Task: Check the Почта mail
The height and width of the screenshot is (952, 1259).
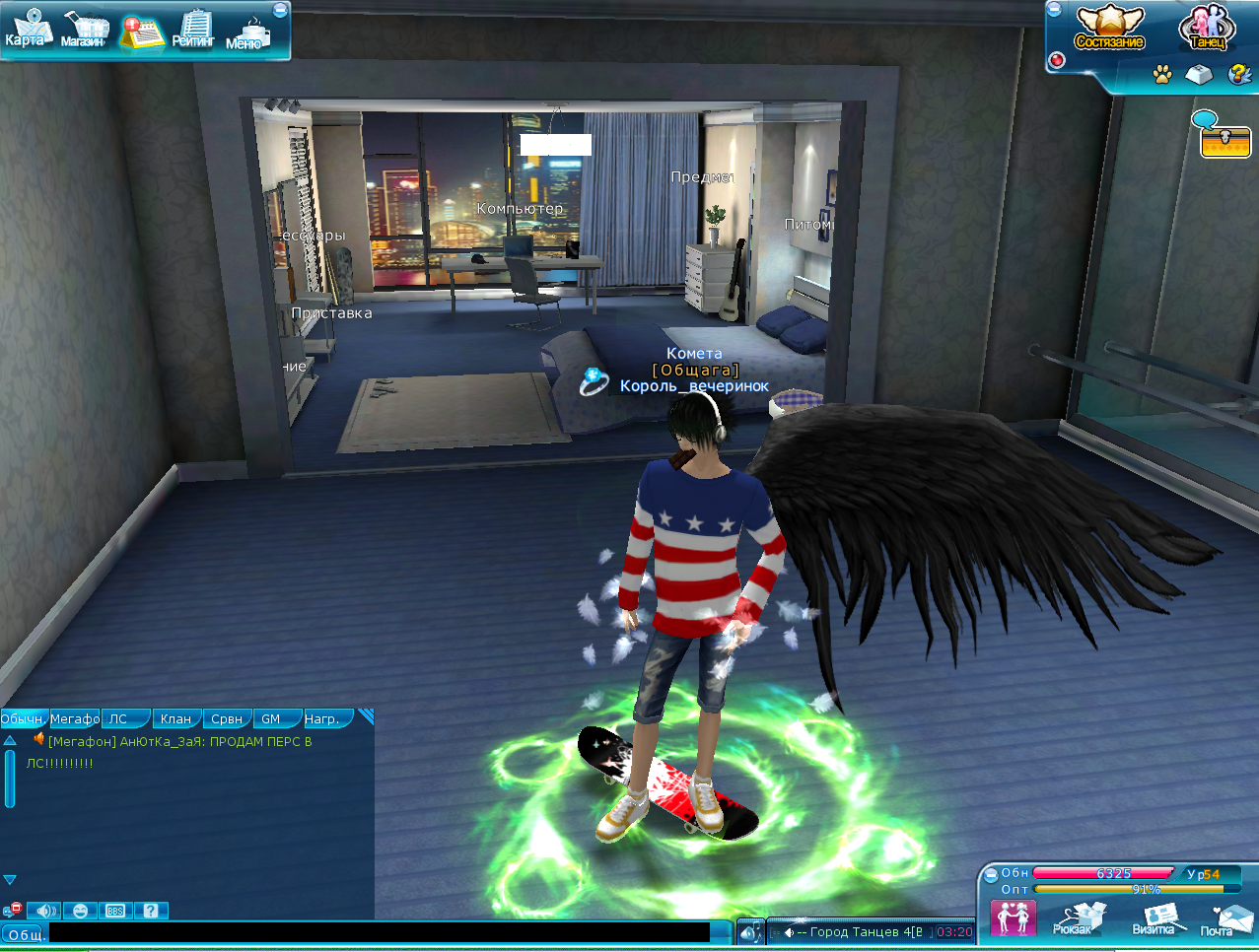Action: (x=1221, y=920)
